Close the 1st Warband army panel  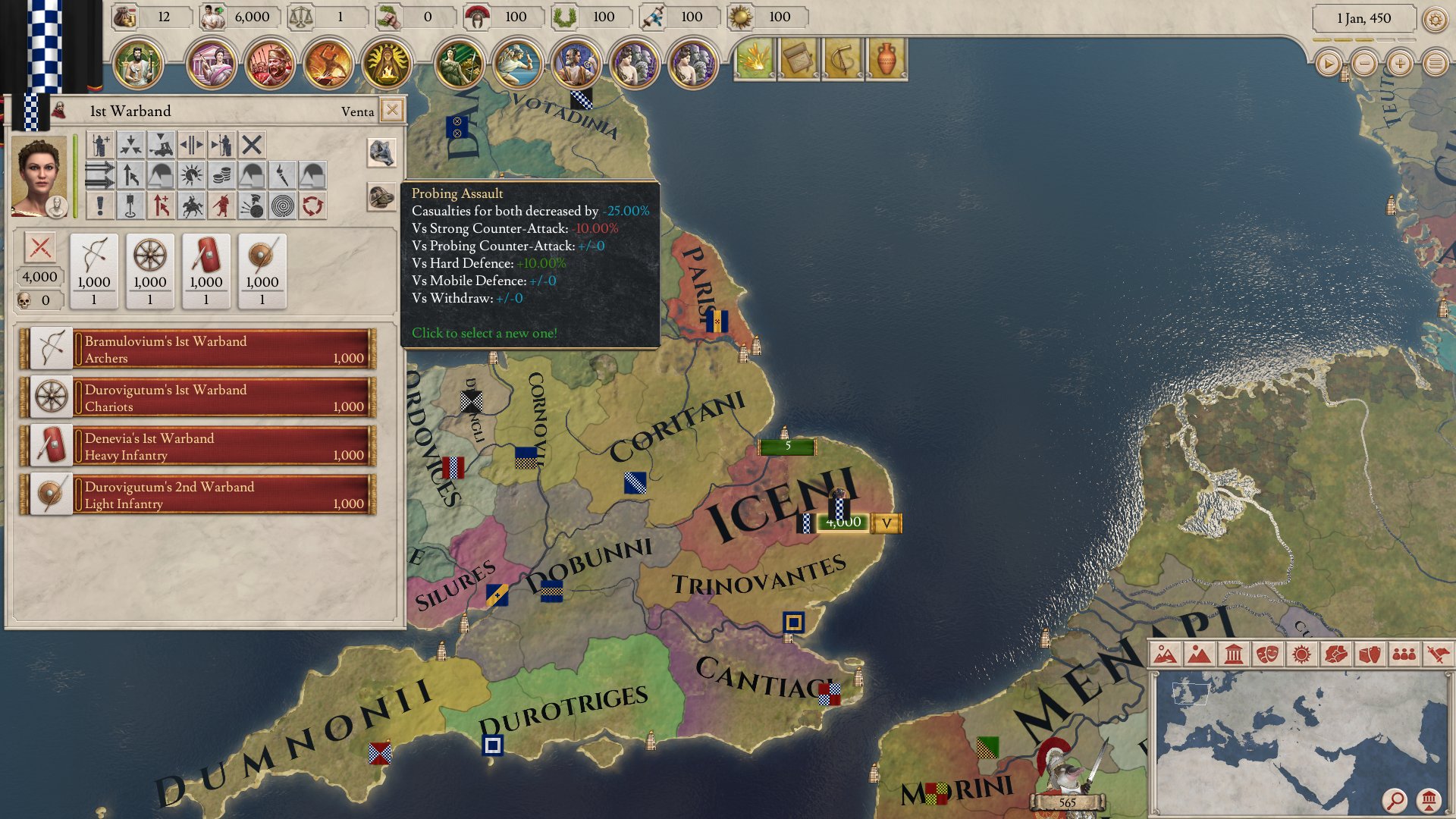point(392,111)
